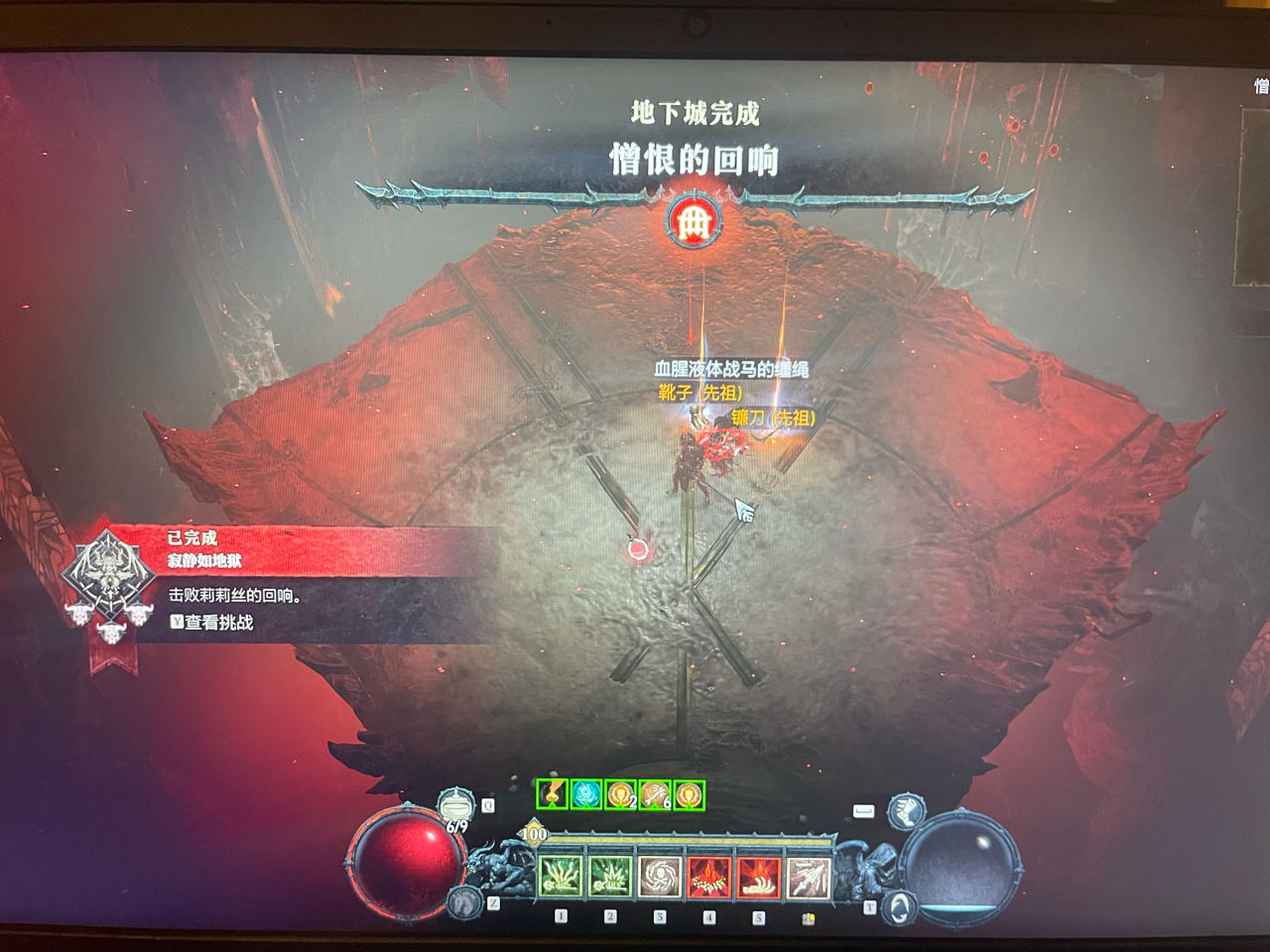Click the dungeon emblem under 憎恨的回响 title
This screenshot has height=952, width=1270.
693,222
